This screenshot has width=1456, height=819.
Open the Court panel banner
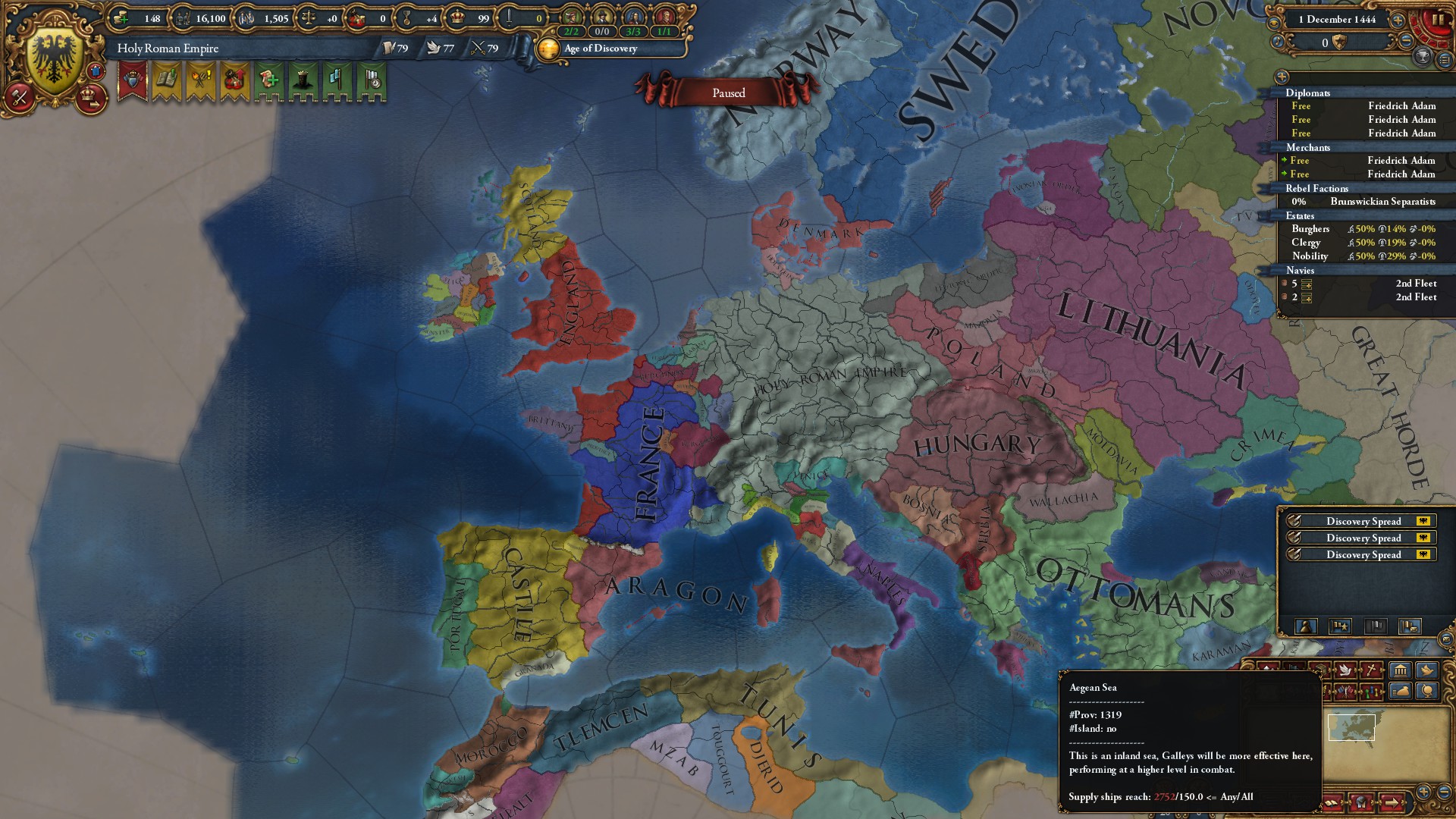pos(133,80)
